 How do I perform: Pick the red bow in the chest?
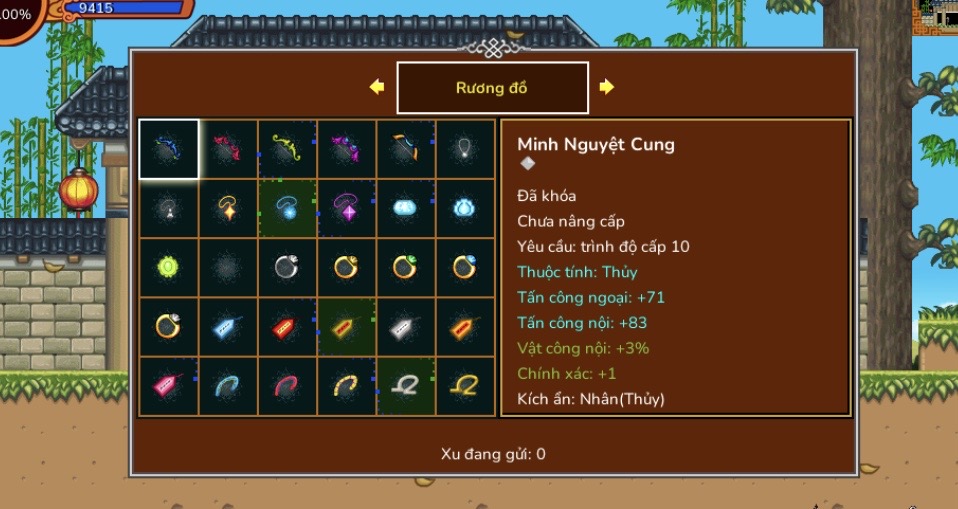click(x=228, y=149)
